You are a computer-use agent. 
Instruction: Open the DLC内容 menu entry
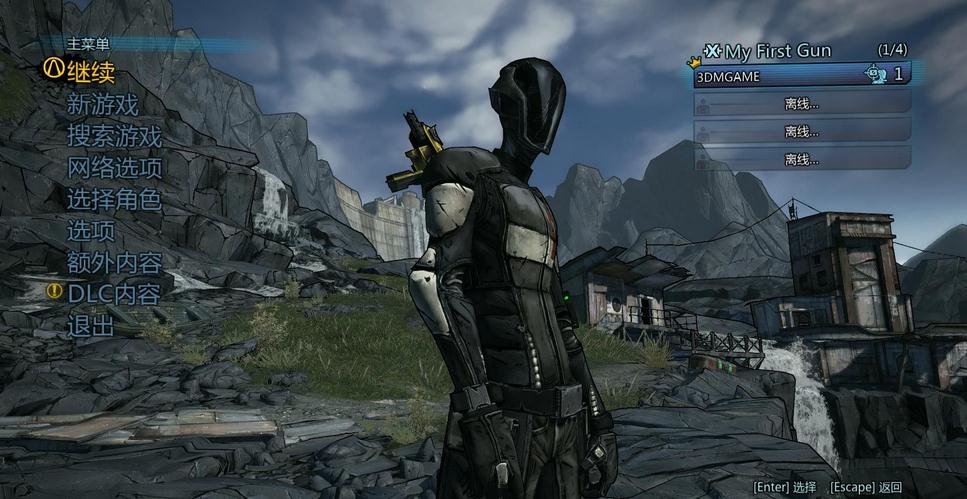coord(114,294)
